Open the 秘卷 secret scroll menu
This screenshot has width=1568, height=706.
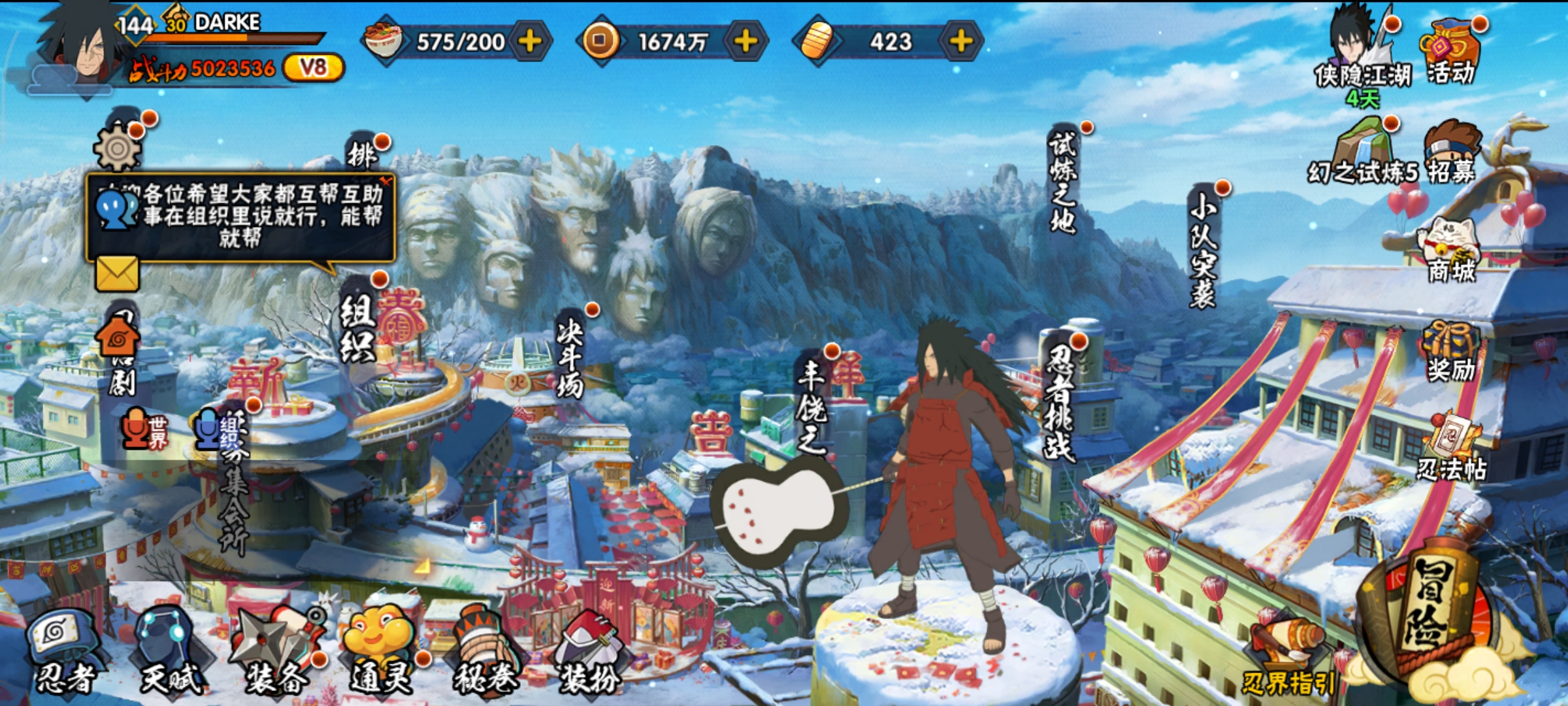[x=485, y=650]
